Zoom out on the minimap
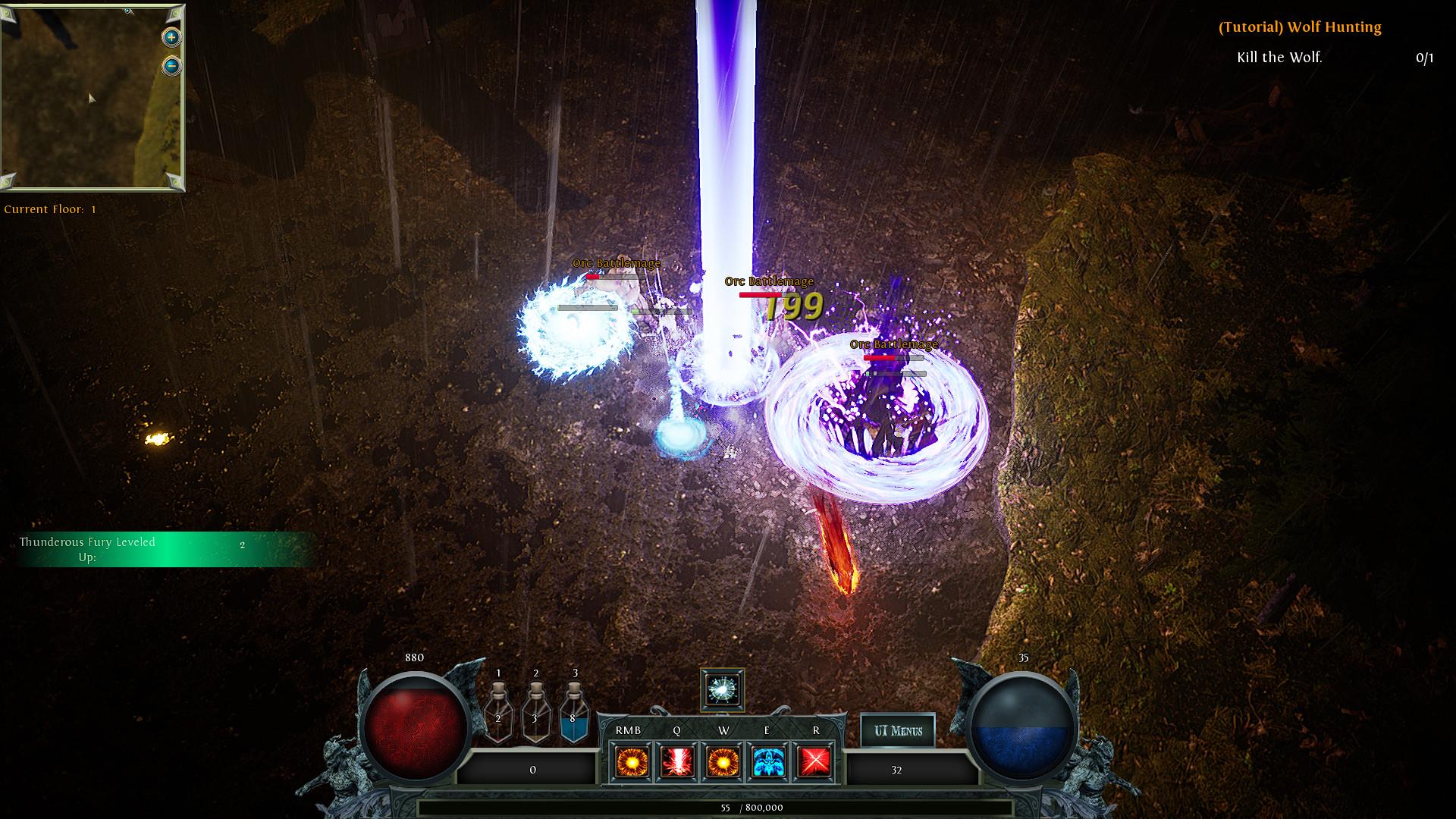The width and height of the screenshot is (1456, 819). 171,65
